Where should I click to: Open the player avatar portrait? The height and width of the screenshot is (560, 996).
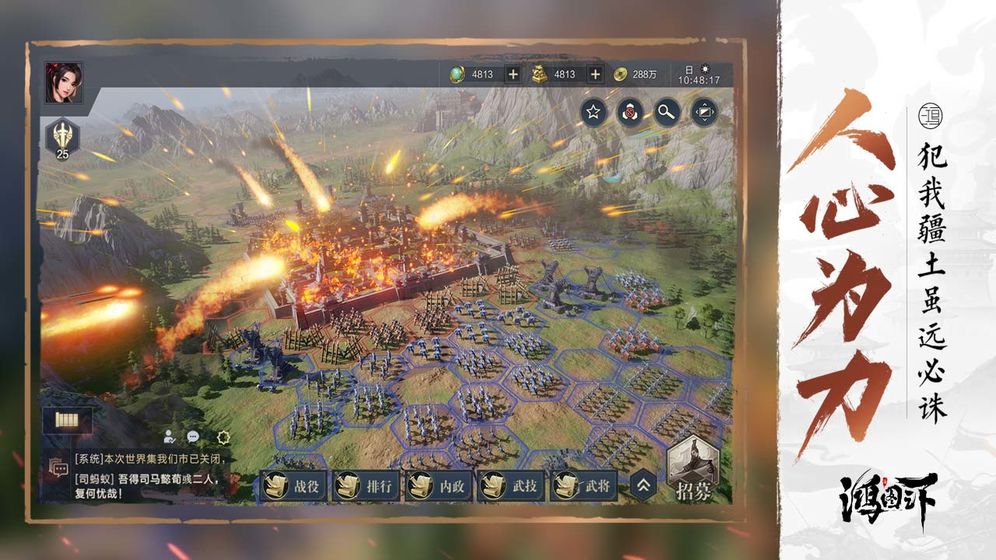point(63,83)
